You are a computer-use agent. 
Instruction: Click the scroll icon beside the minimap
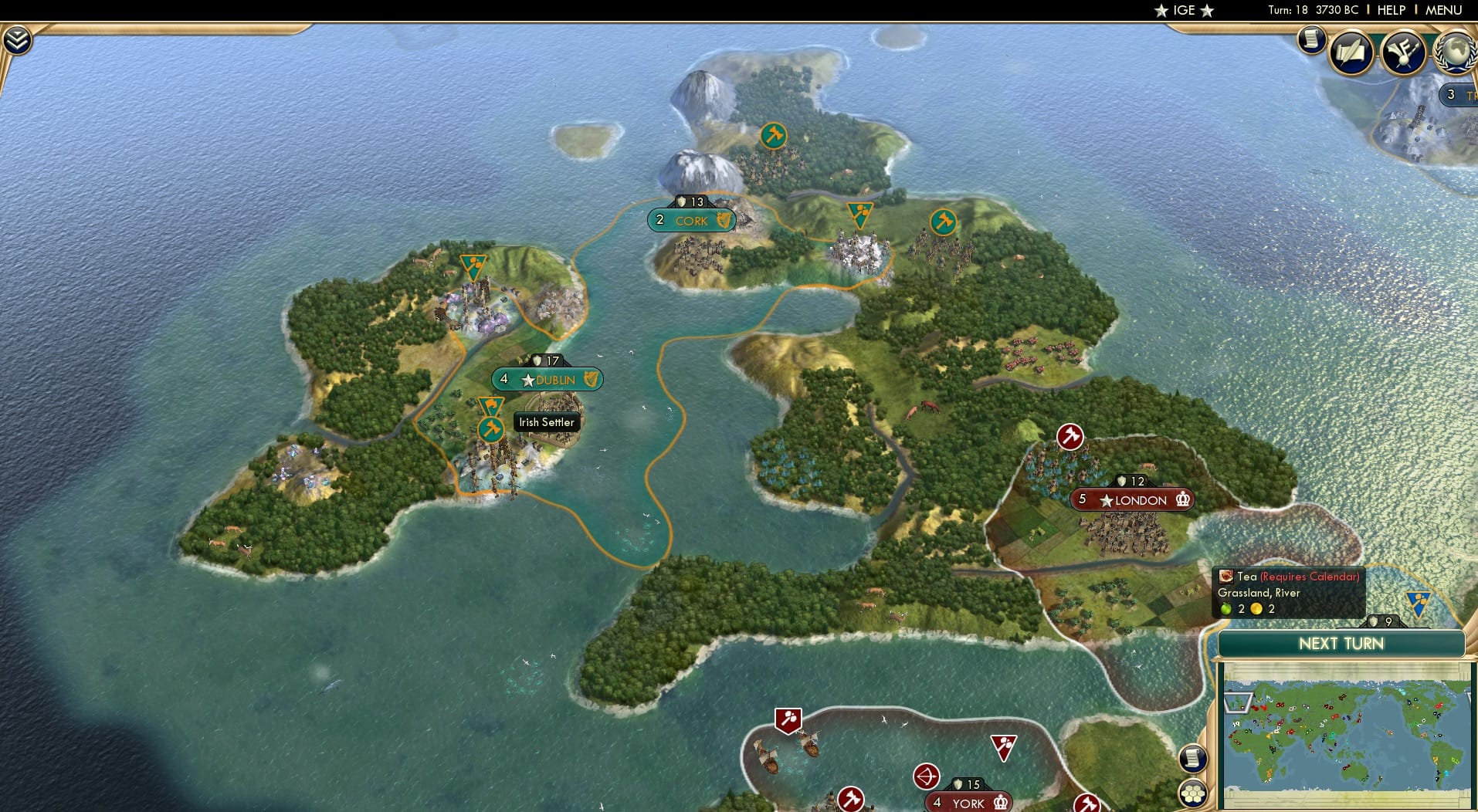(x=1193, y=759)
